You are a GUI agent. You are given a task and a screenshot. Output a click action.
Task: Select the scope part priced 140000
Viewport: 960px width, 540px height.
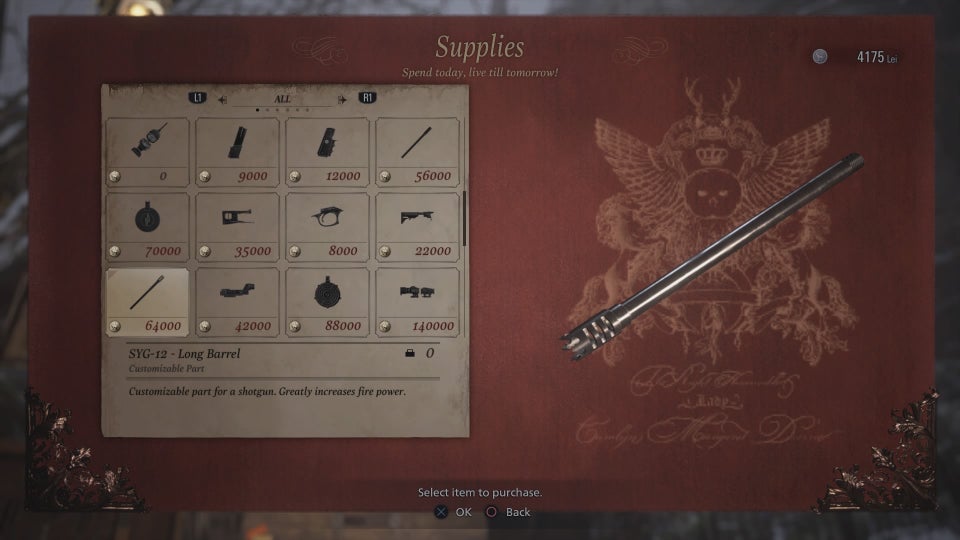417,301
